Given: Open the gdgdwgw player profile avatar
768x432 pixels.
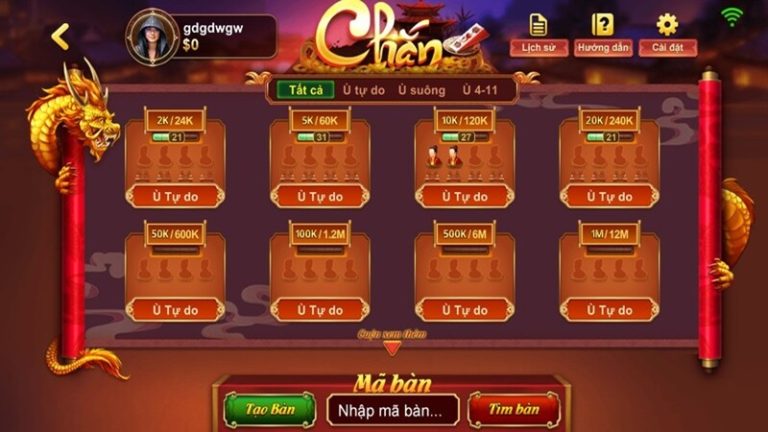Looking at the screenshot, I should [152, 37].
